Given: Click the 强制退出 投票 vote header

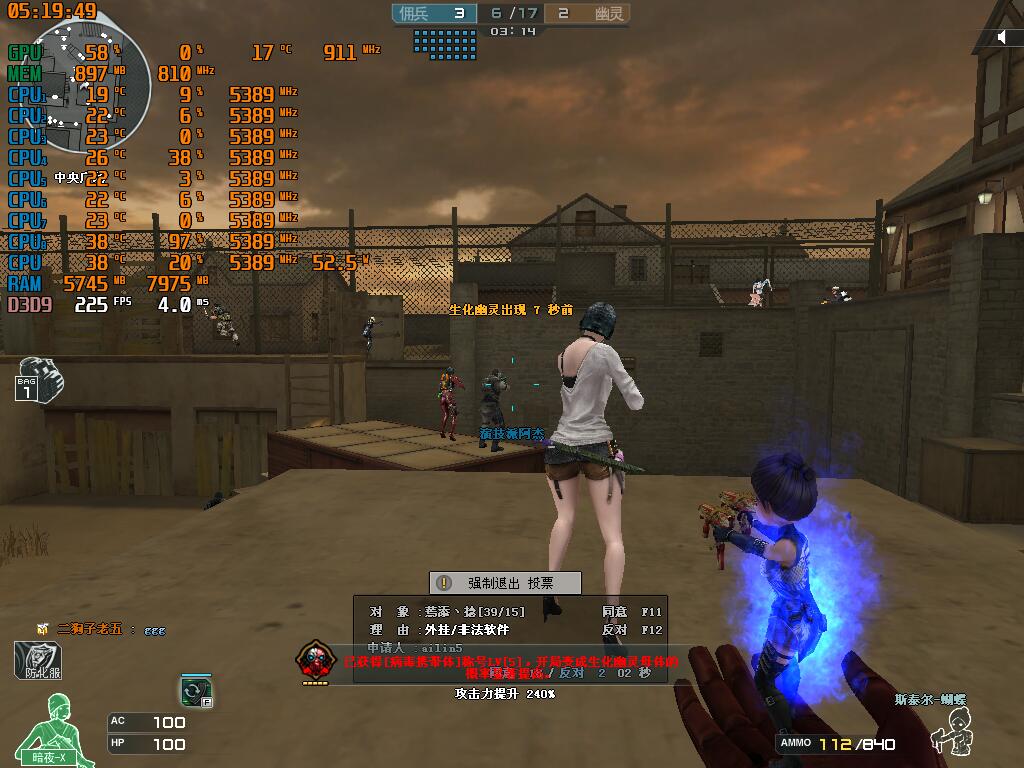Looking at the screenshot, I should (505, 583).
